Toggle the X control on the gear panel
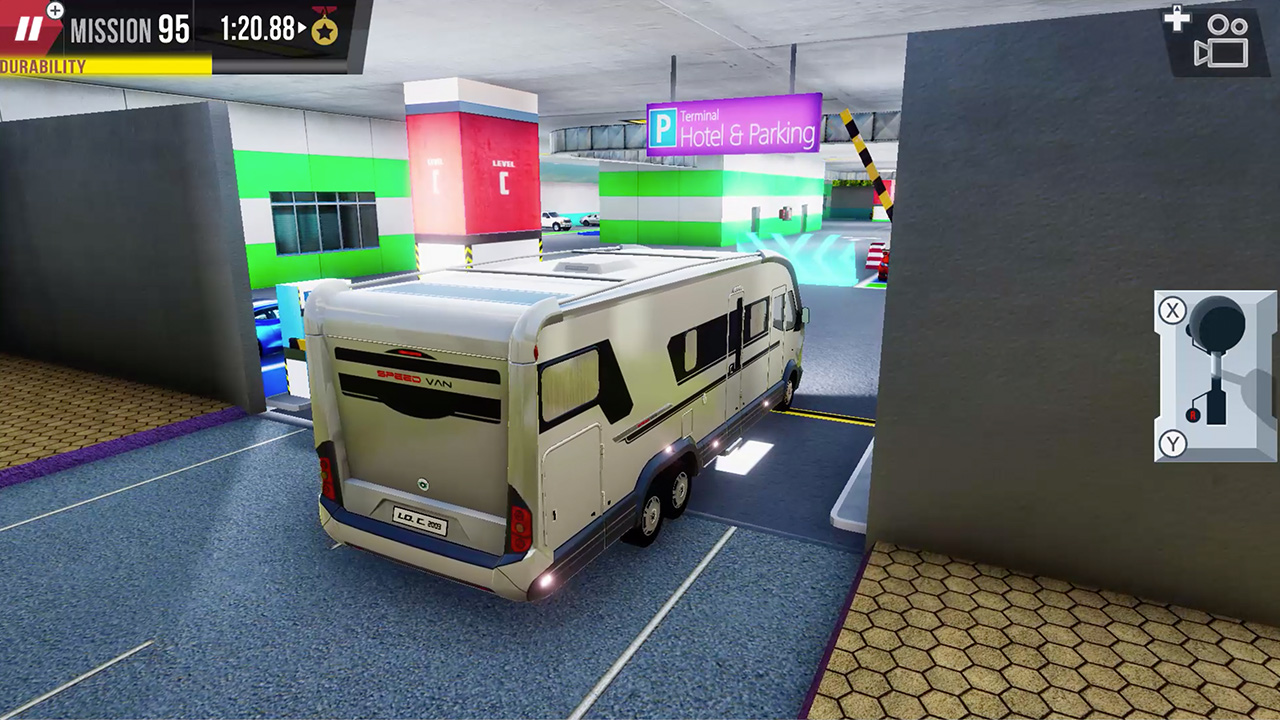Image resolution: width=1280 pixels, height=720 pixels. [1172, 310]
